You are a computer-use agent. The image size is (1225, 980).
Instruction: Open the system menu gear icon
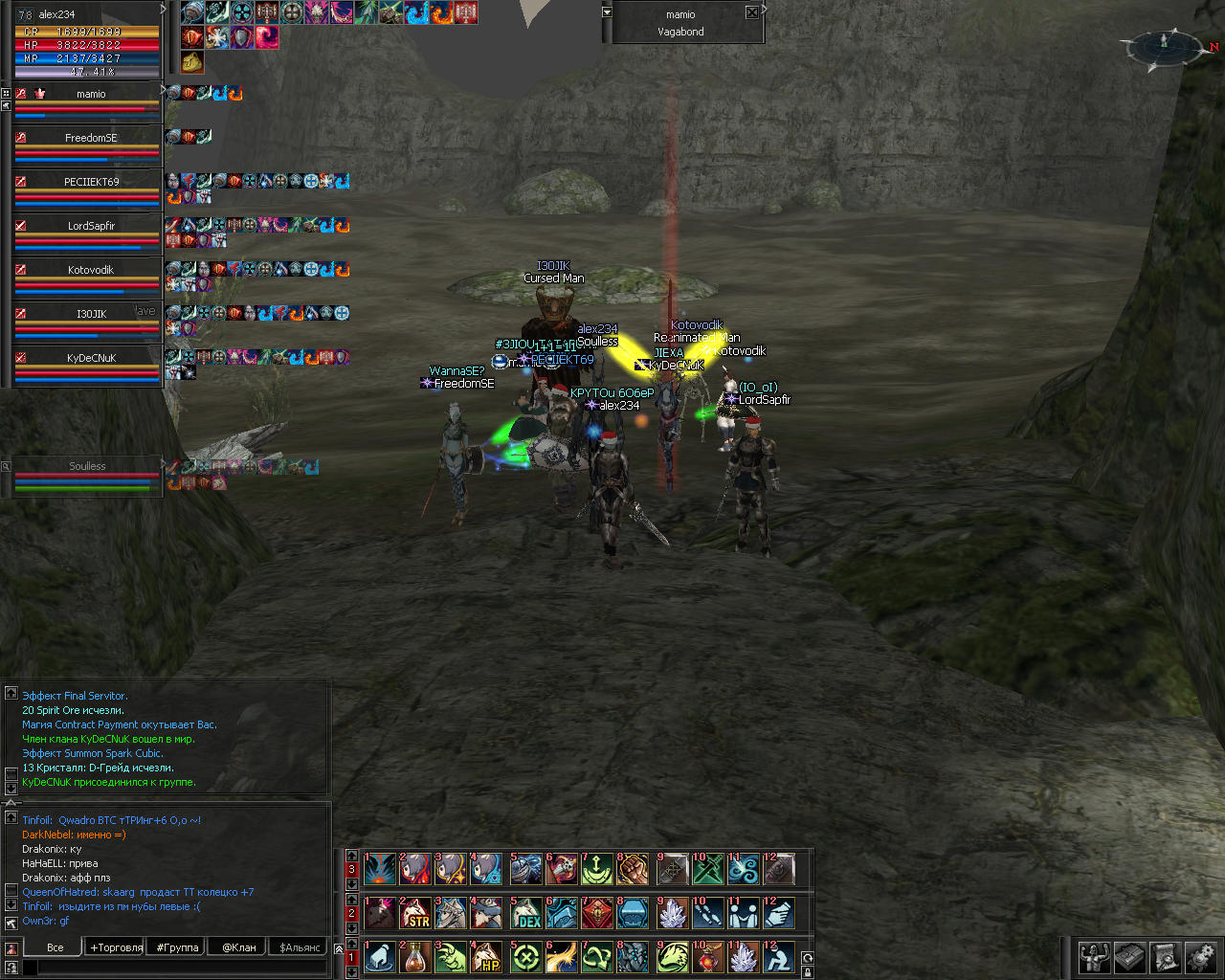(1200, 957)
